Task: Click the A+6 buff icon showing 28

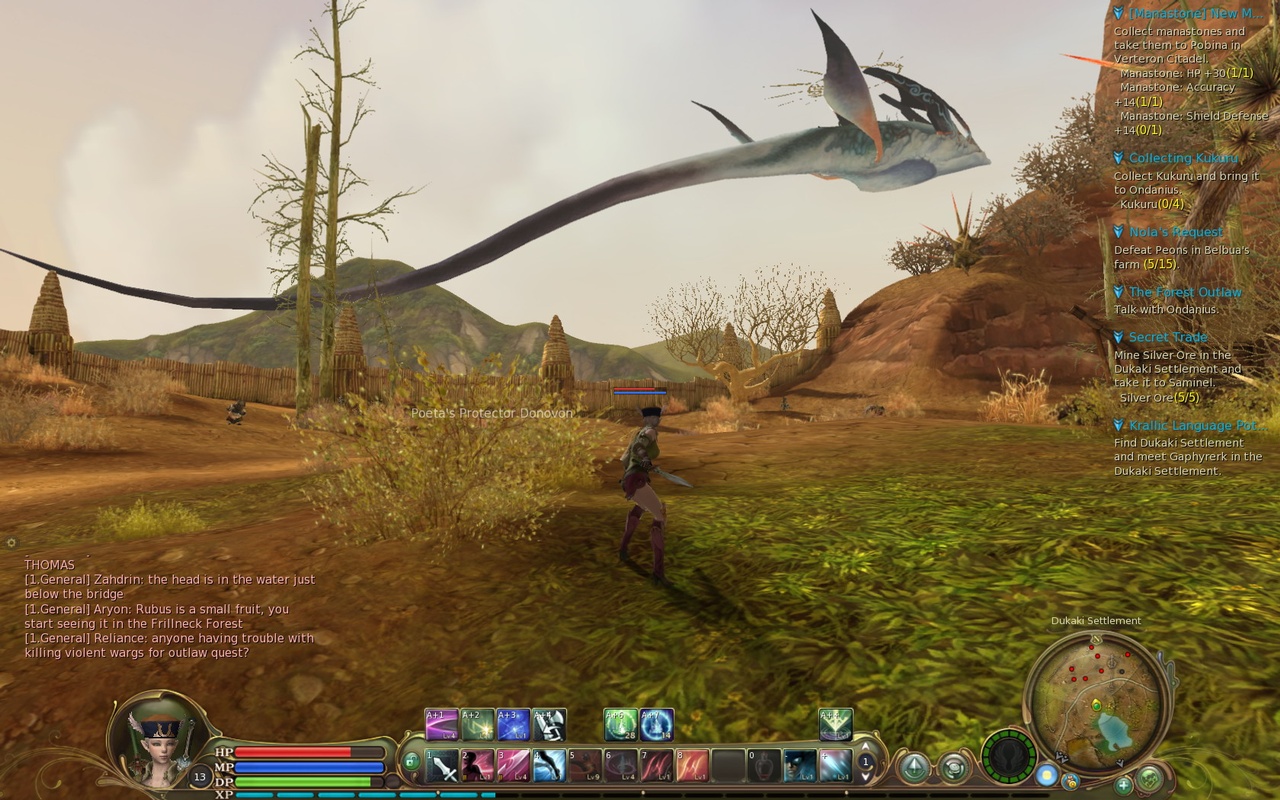Action: (620, 723)
